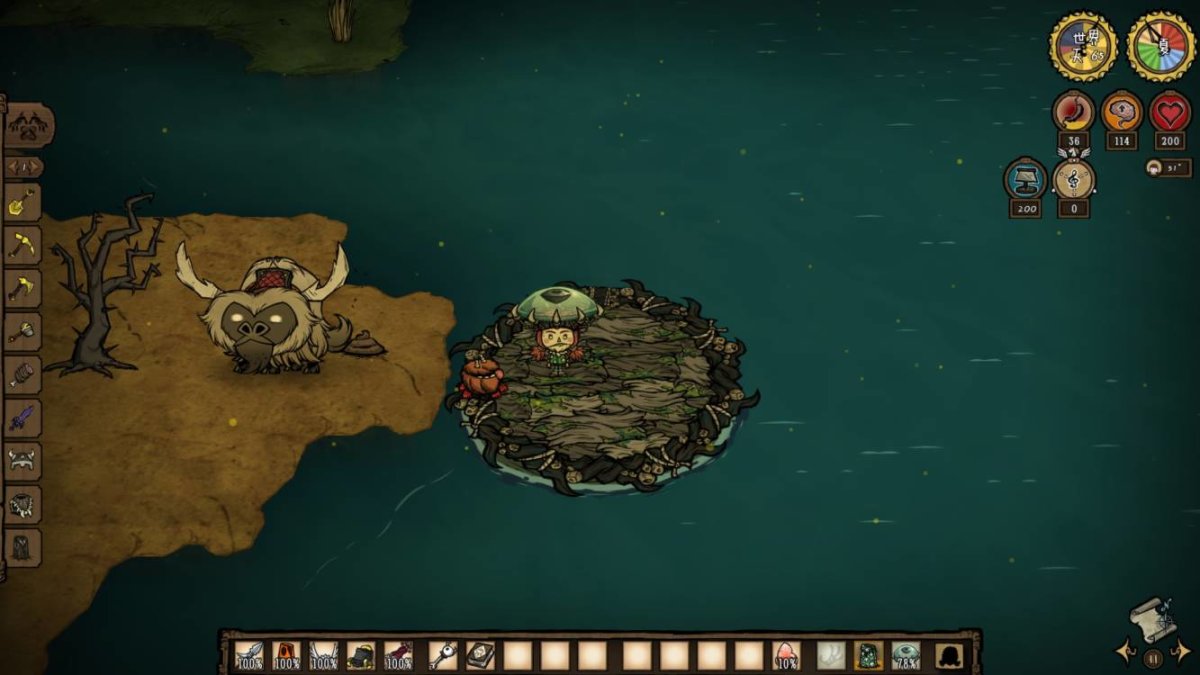Choose the eye-patterned item at 78%
Image resolution: width=1200 pixels, height=675 pixels.
point(906,655)
